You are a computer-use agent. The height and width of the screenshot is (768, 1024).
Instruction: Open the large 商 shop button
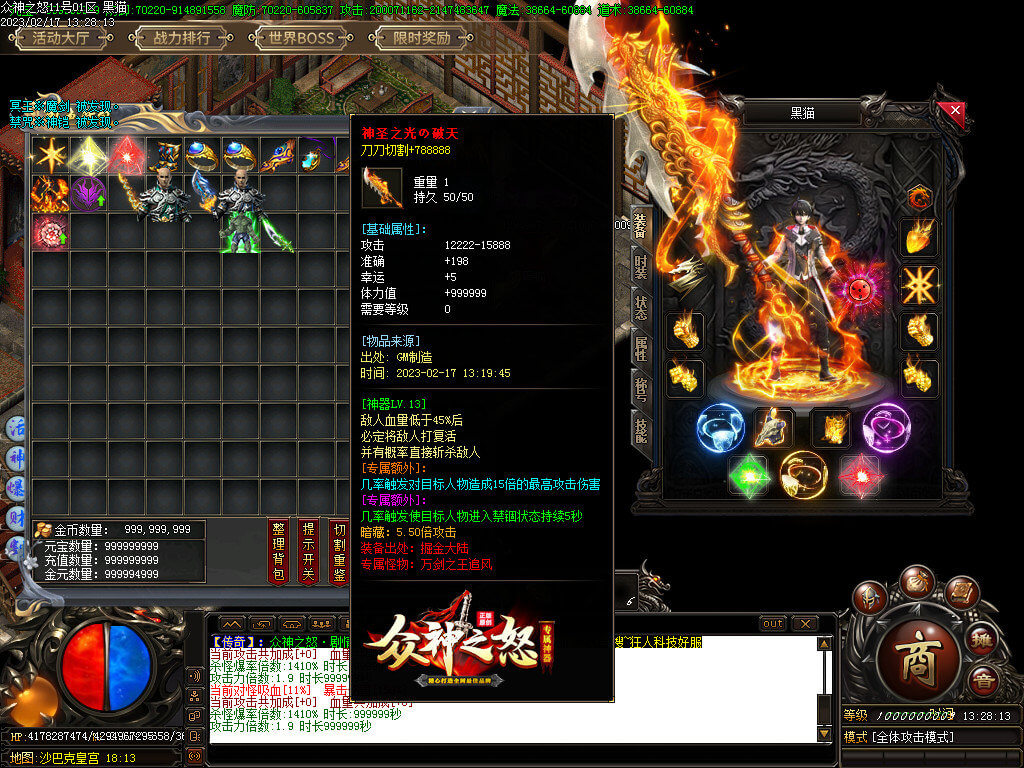point(918,658)
